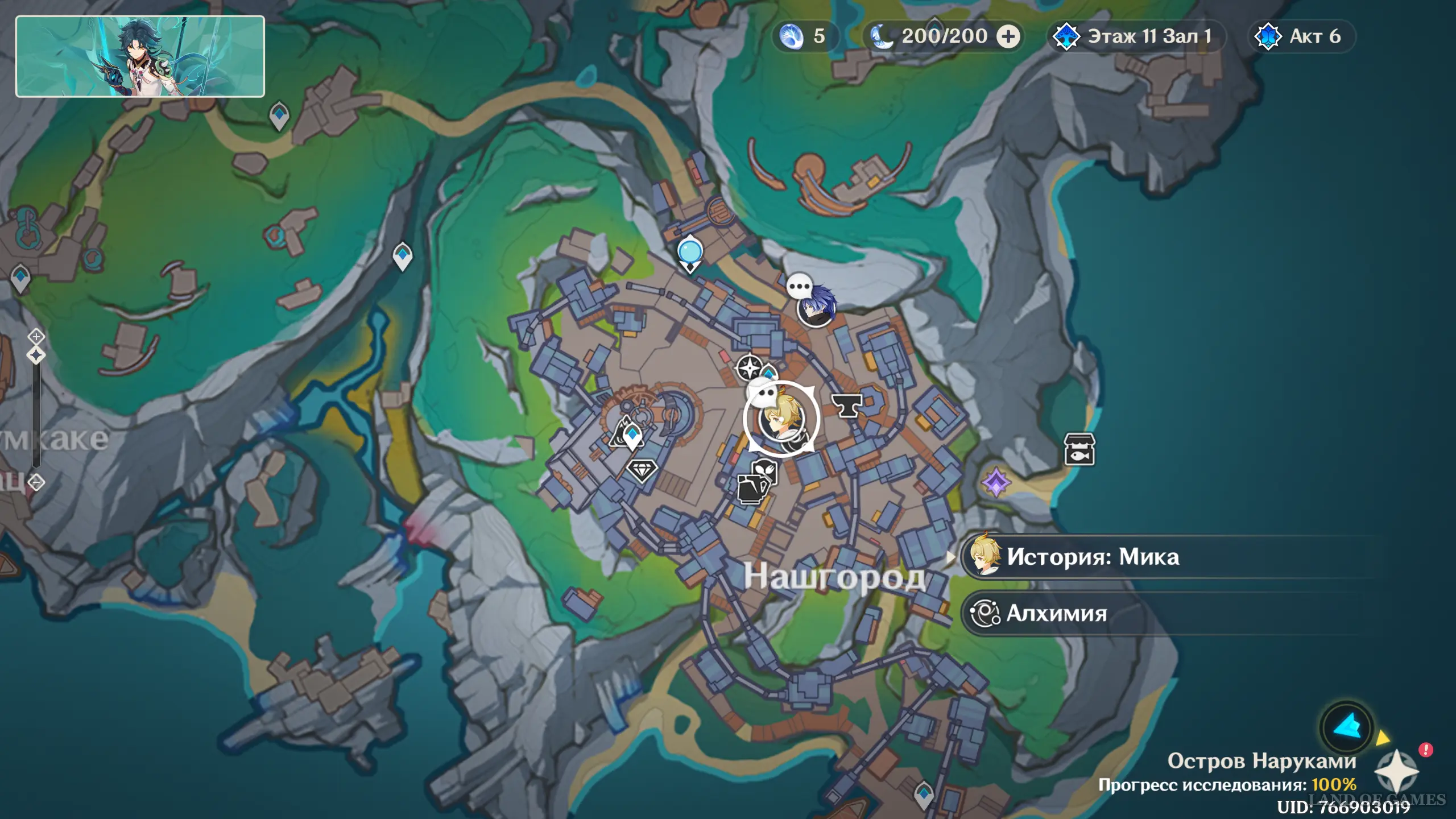Click the map zoom slider handle
The height and width of the screenshot is (819, 1456).
[x=36, y=355]
